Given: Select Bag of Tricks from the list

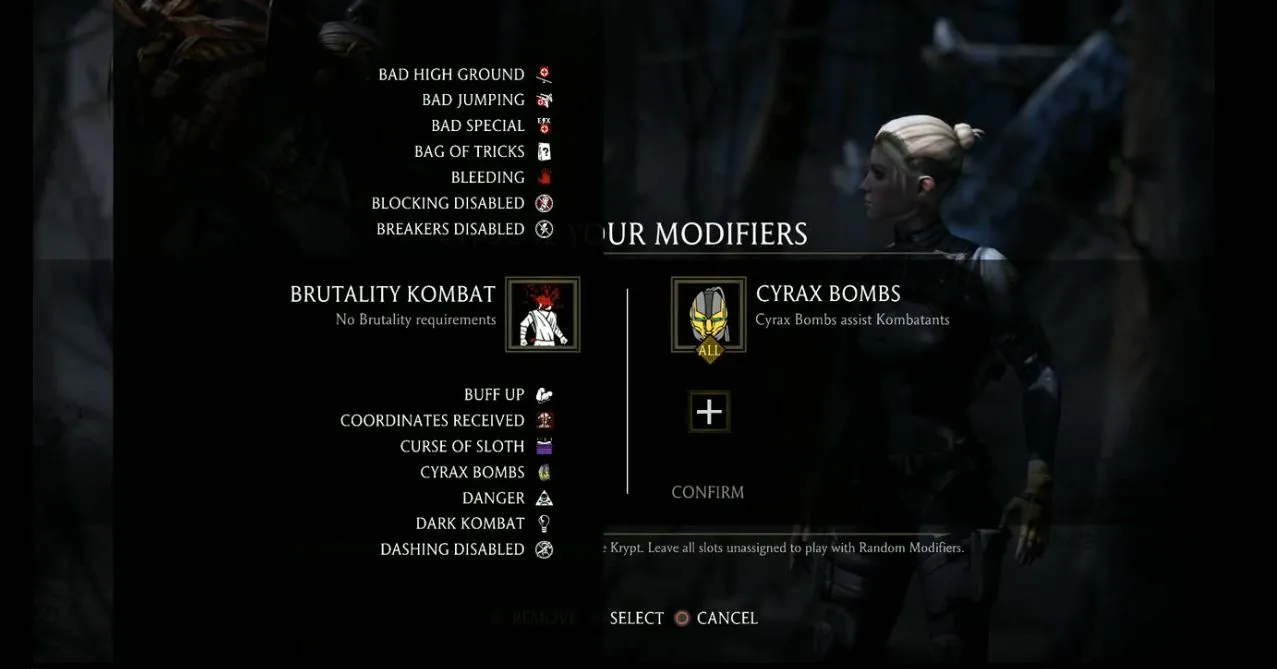Looking at the screenshot, I should click(x=470, y=152).
